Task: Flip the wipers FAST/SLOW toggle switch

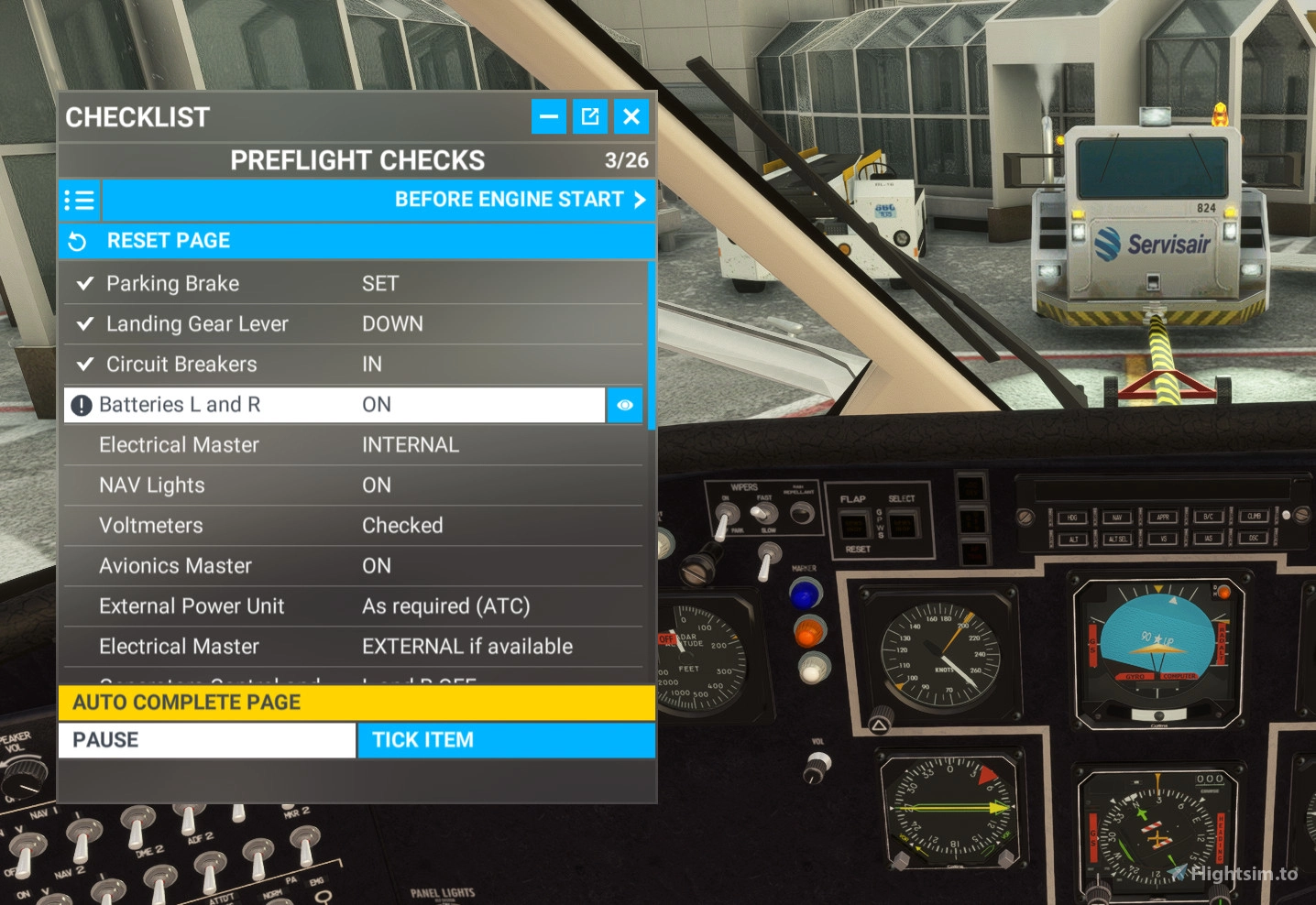Action: click(x=761, y=512)
